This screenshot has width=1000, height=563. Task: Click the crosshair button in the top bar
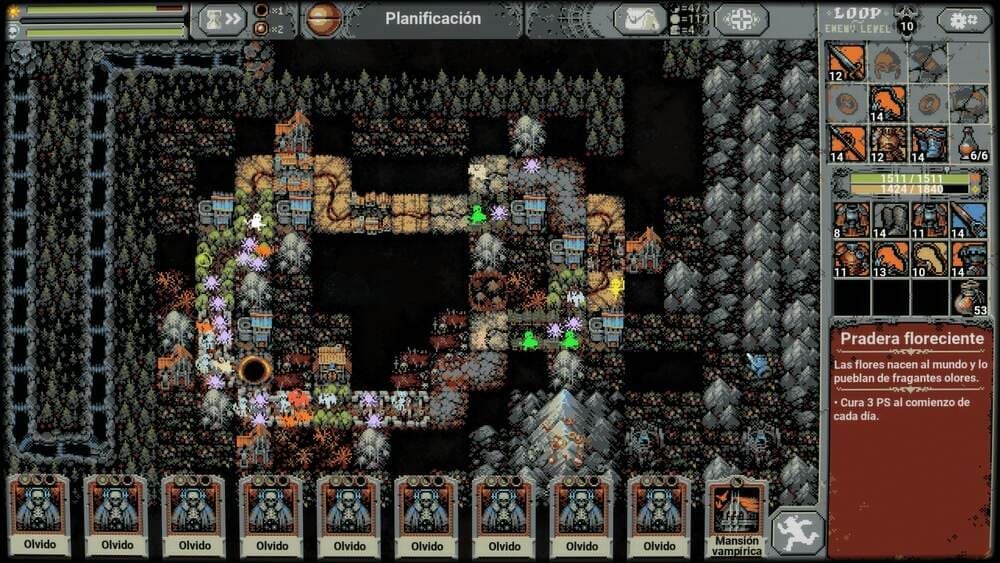coord(741,19)
